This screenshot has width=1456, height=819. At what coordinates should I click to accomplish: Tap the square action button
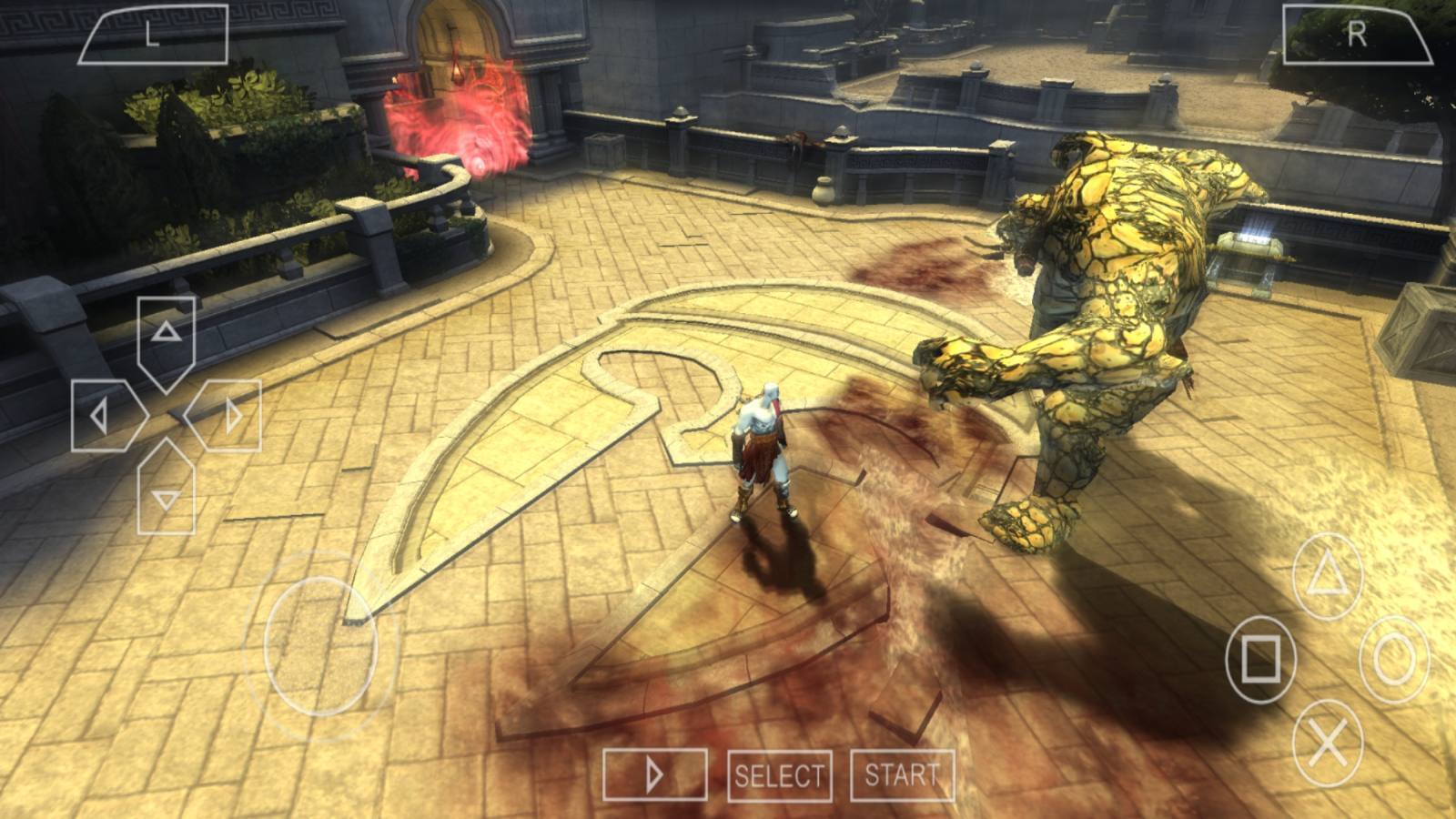click(x=1260, y=657)
